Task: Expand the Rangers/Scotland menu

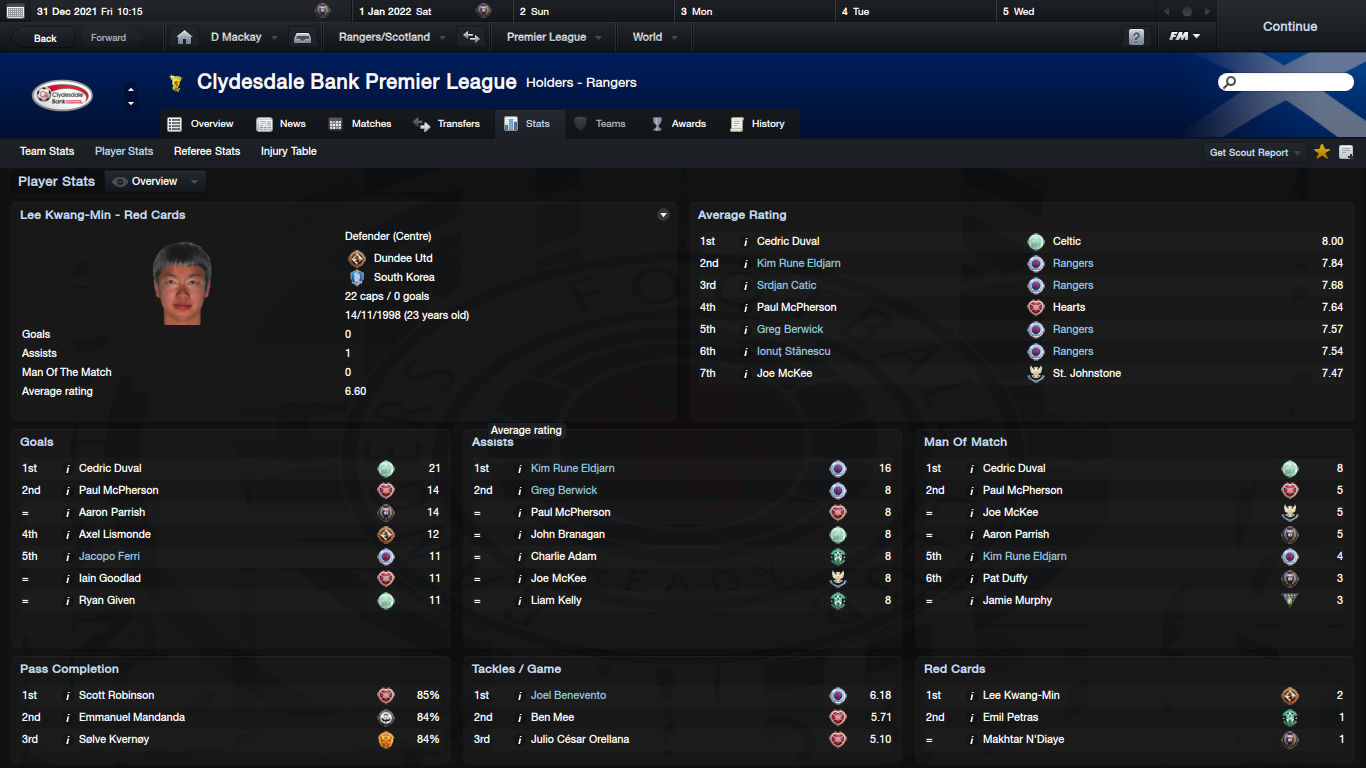Action: [x=391, y=37]
